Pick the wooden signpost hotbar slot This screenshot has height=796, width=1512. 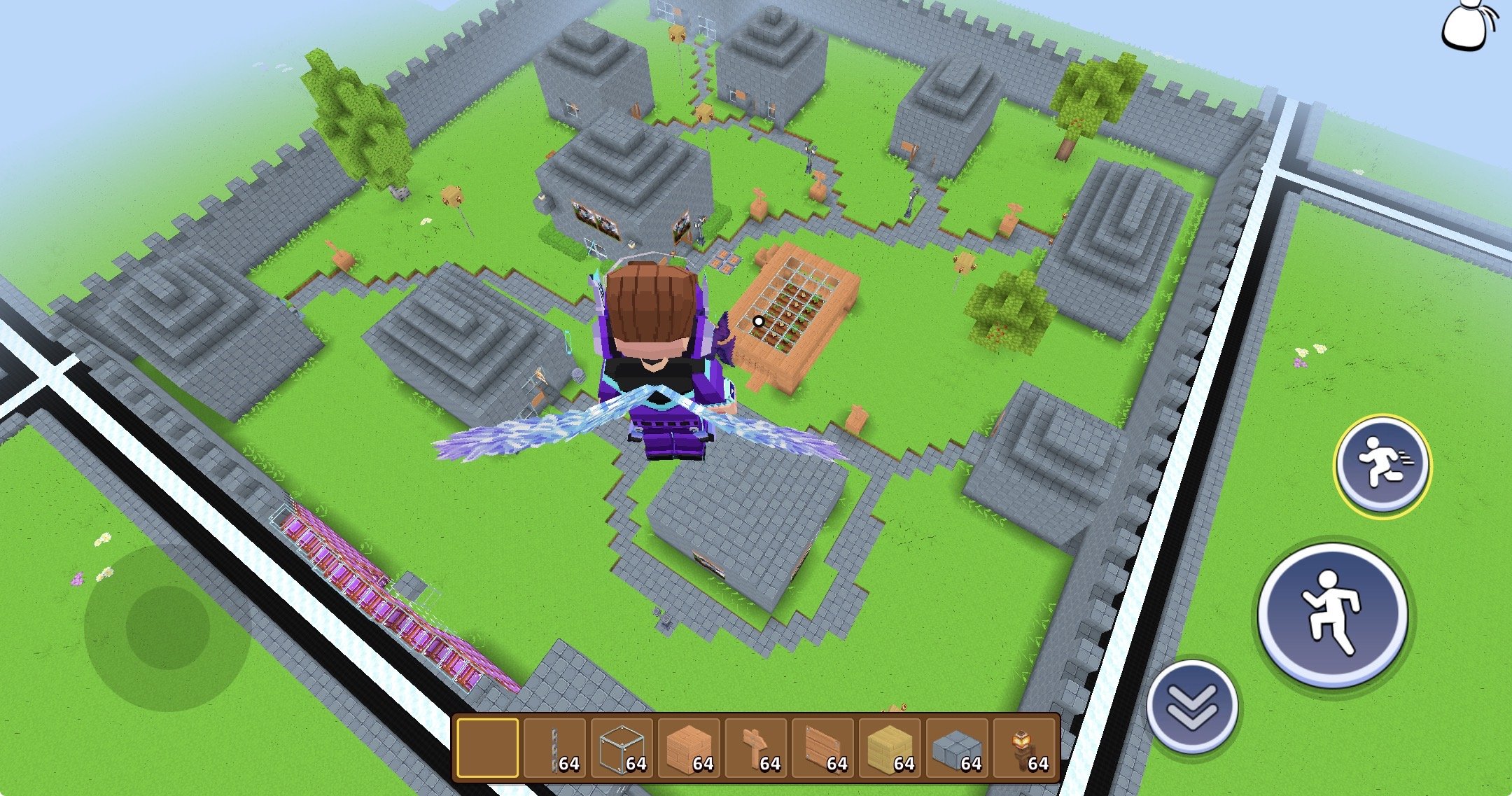pyautogui.click(x=756, y=748)
